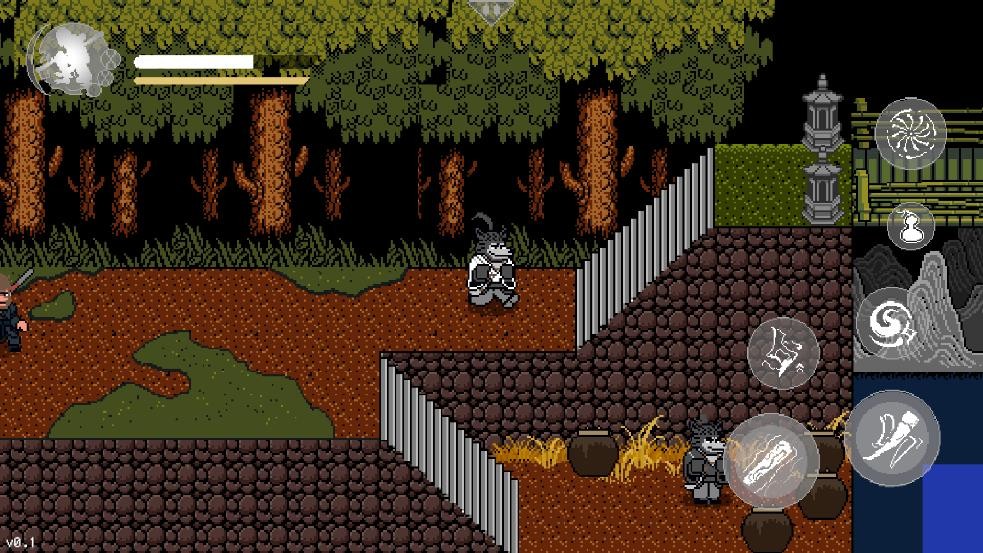Trigger the dodge sprint figure button
The width and height of the screenshot is (983, 553).
point(783,353)
